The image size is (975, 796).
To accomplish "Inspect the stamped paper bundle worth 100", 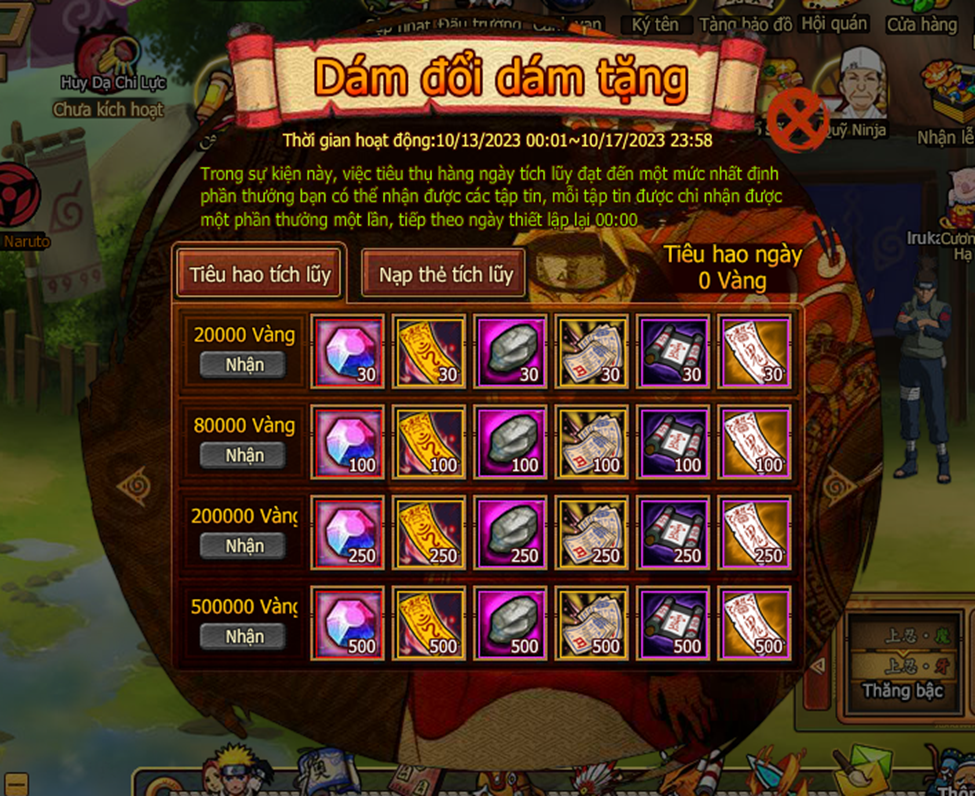I will pos(592,442).
